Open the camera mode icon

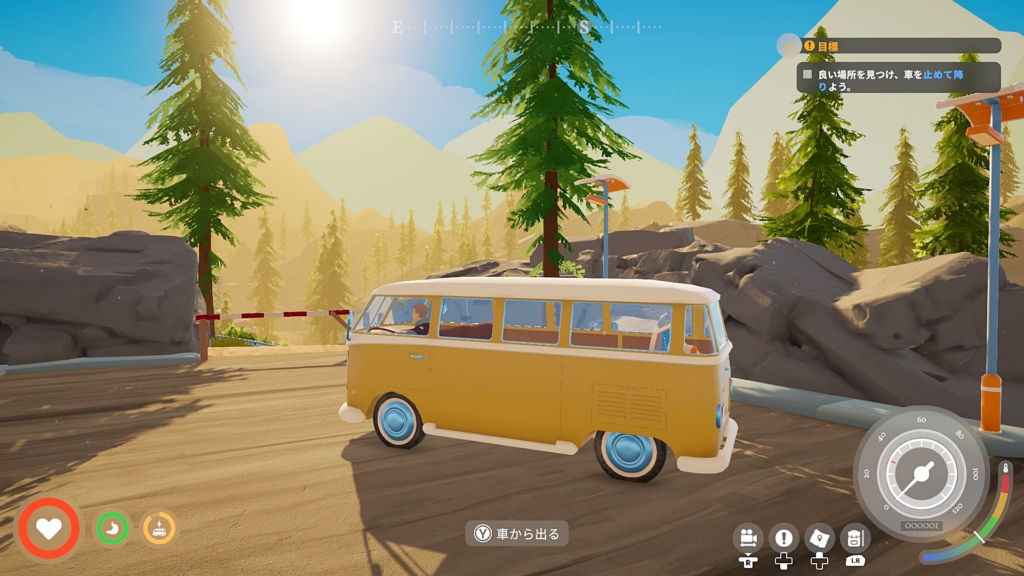coord(747,538)
